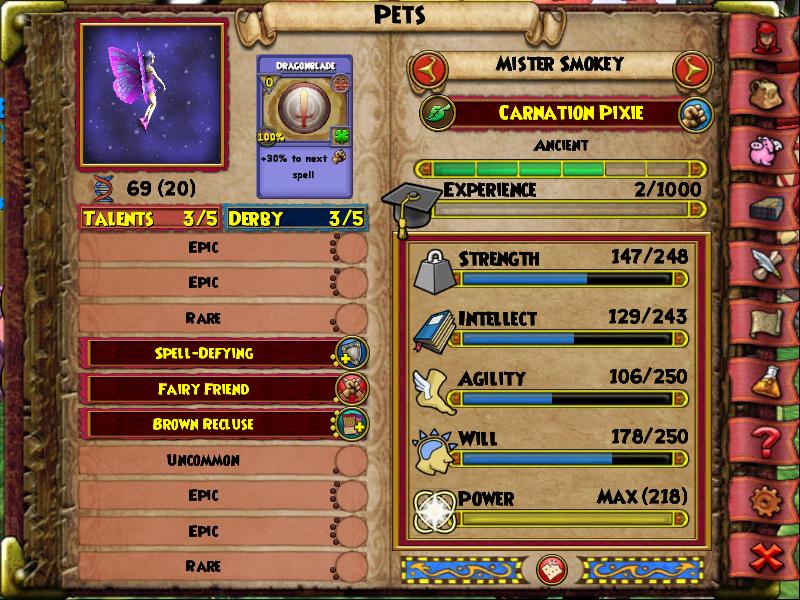Switch to the Derby tab
The width and height of the screenshot is (800, 600).
[x=295, y=218]
